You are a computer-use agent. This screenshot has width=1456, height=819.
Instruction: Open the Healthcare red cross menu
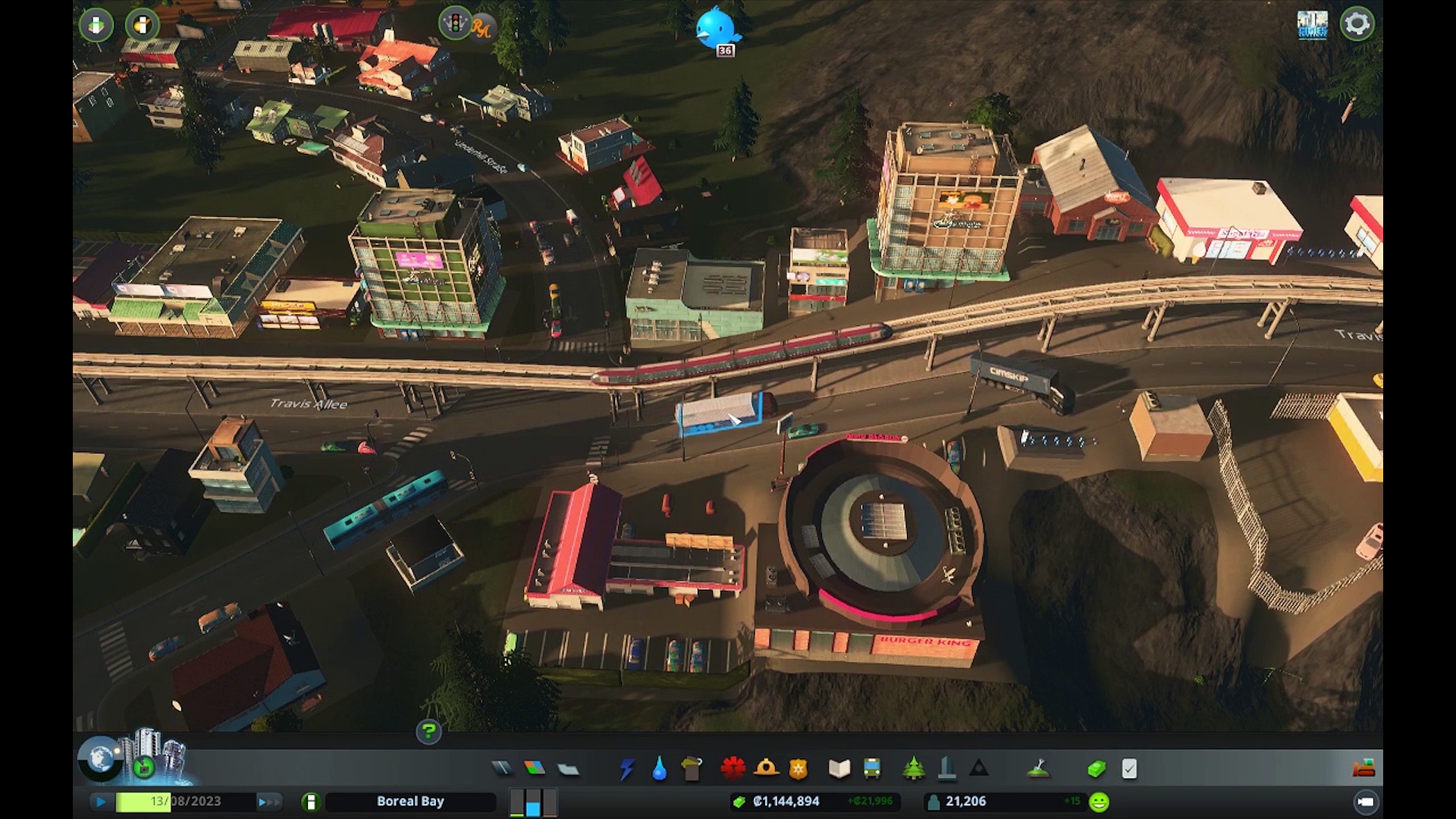tap(733, 769)
